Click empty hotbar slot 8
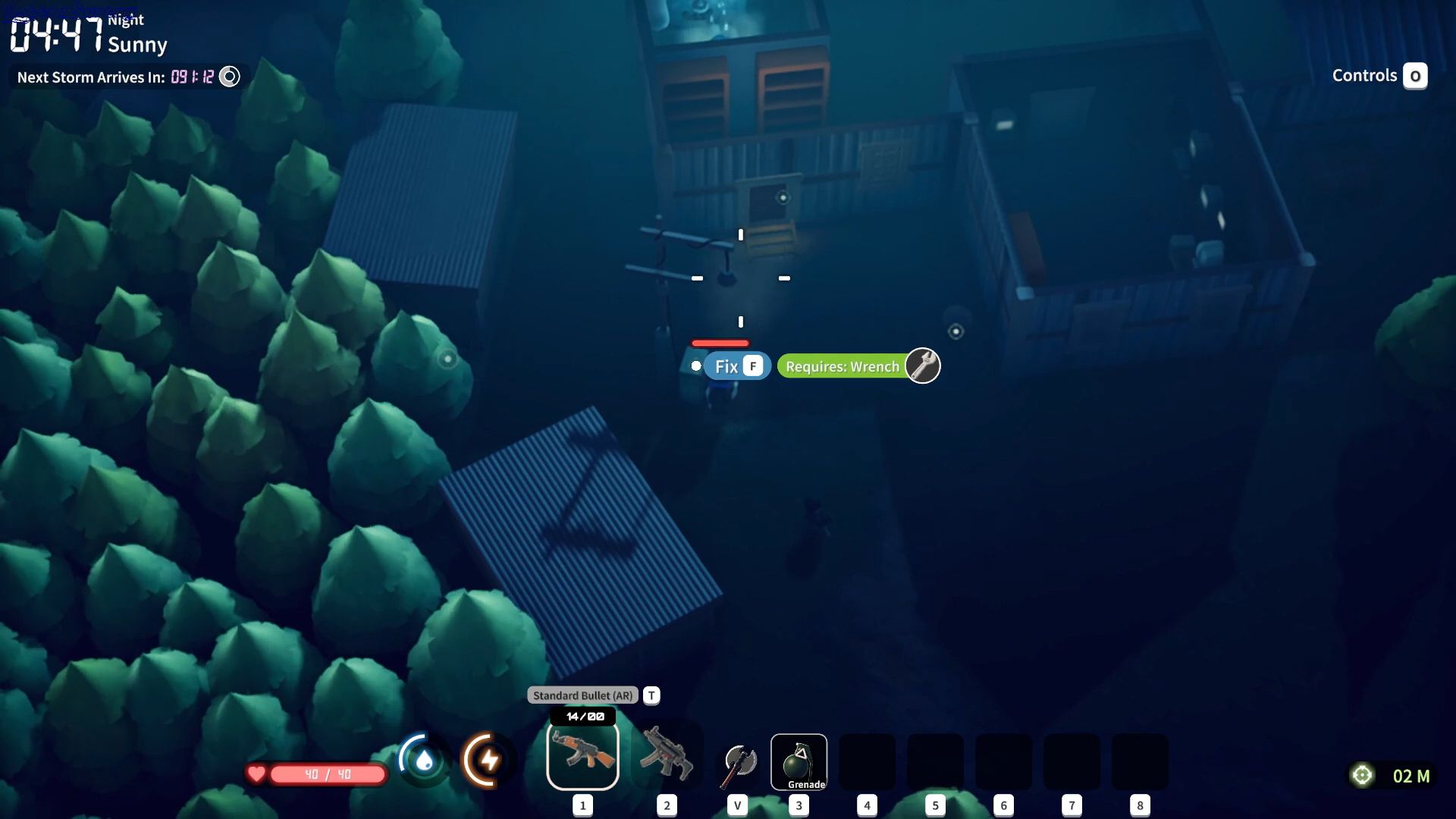Screen dimensions: 1456x819 pyautogui.click(x=1140, y=762)
